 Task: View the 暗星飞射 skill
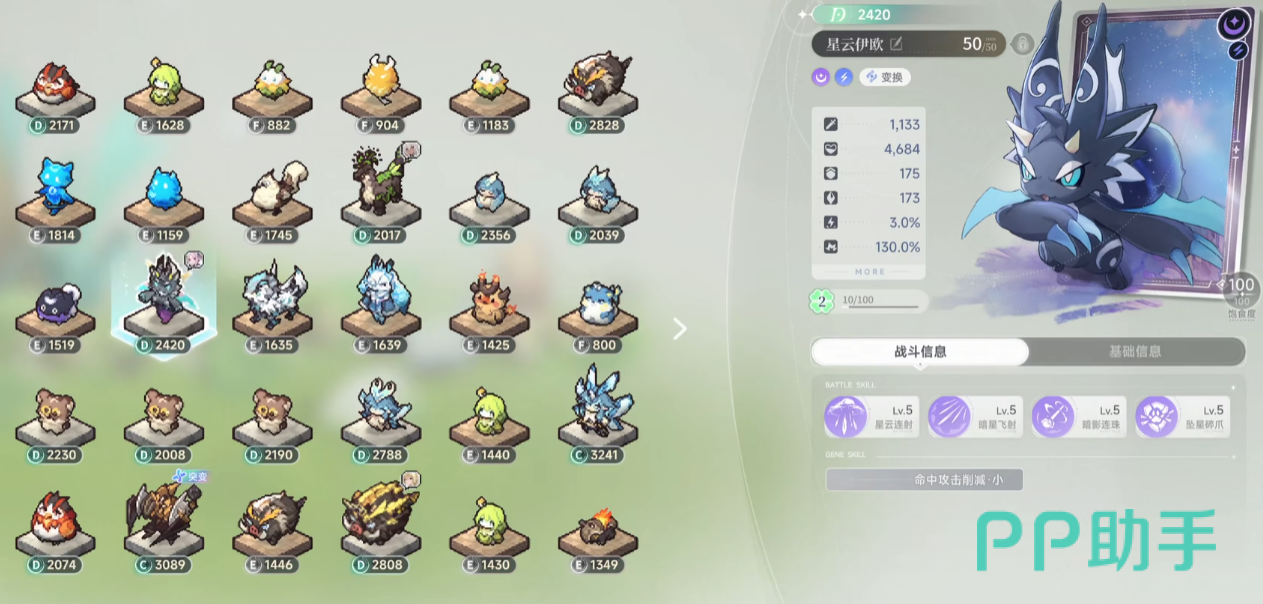tap(949, 417)
